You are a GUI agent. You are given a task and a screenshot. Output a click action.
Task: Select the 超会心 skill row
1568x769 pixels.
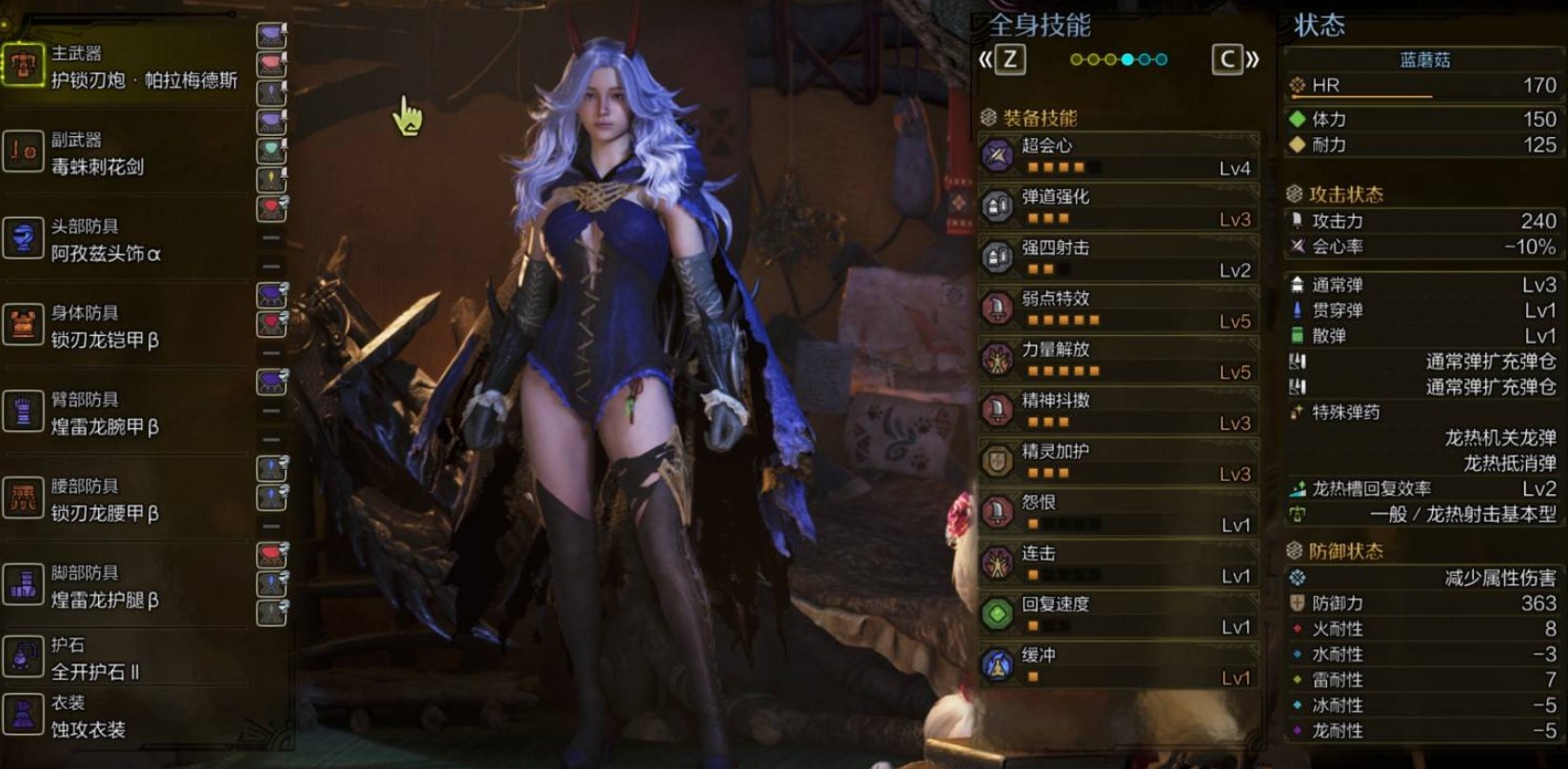1119,155
